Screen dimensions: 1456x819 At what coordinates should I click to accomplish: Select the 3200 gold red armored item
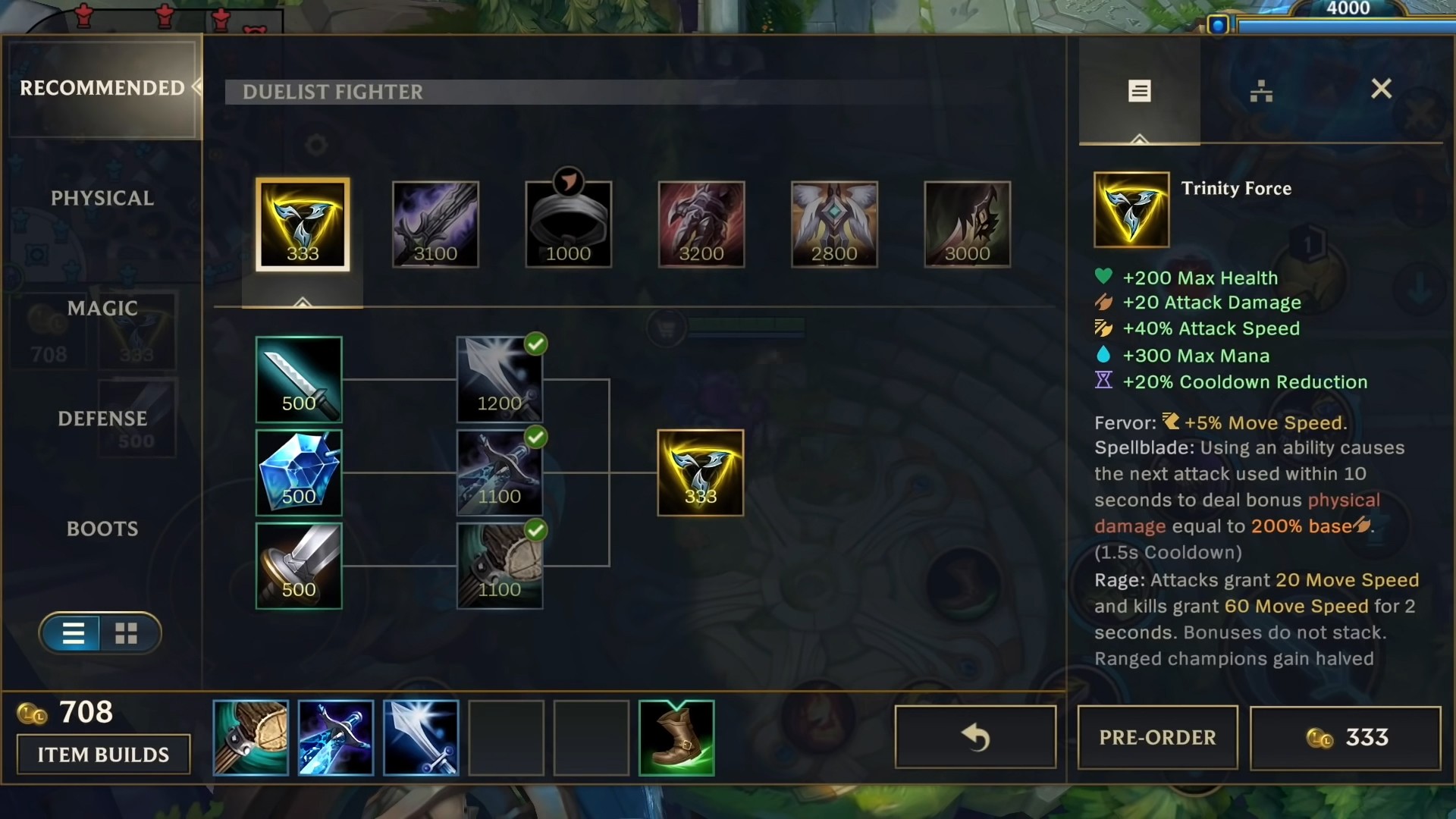(701, 224)
